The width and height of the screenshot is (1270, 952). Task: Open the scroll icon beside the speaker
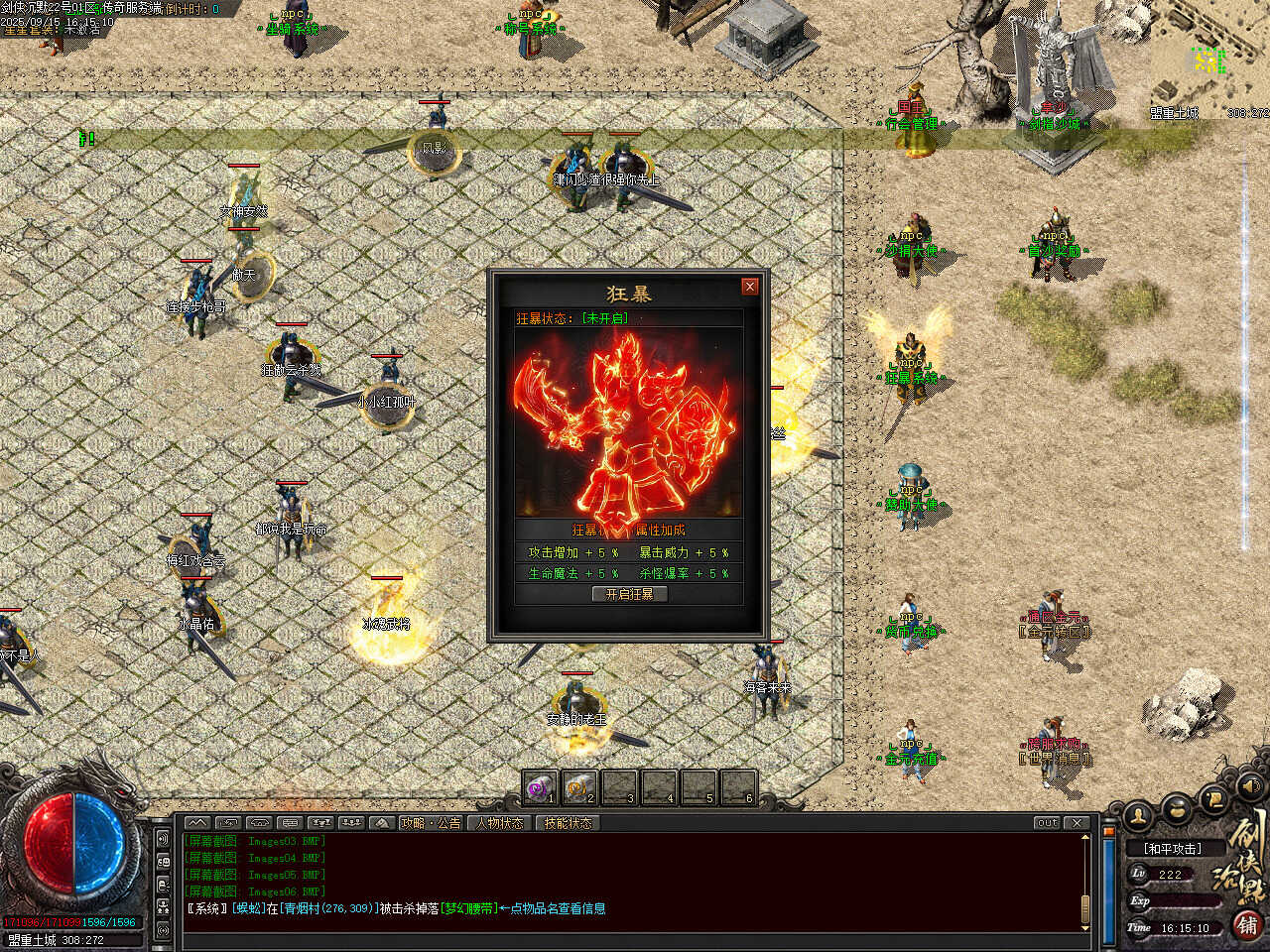click(x=1212, y=797)
